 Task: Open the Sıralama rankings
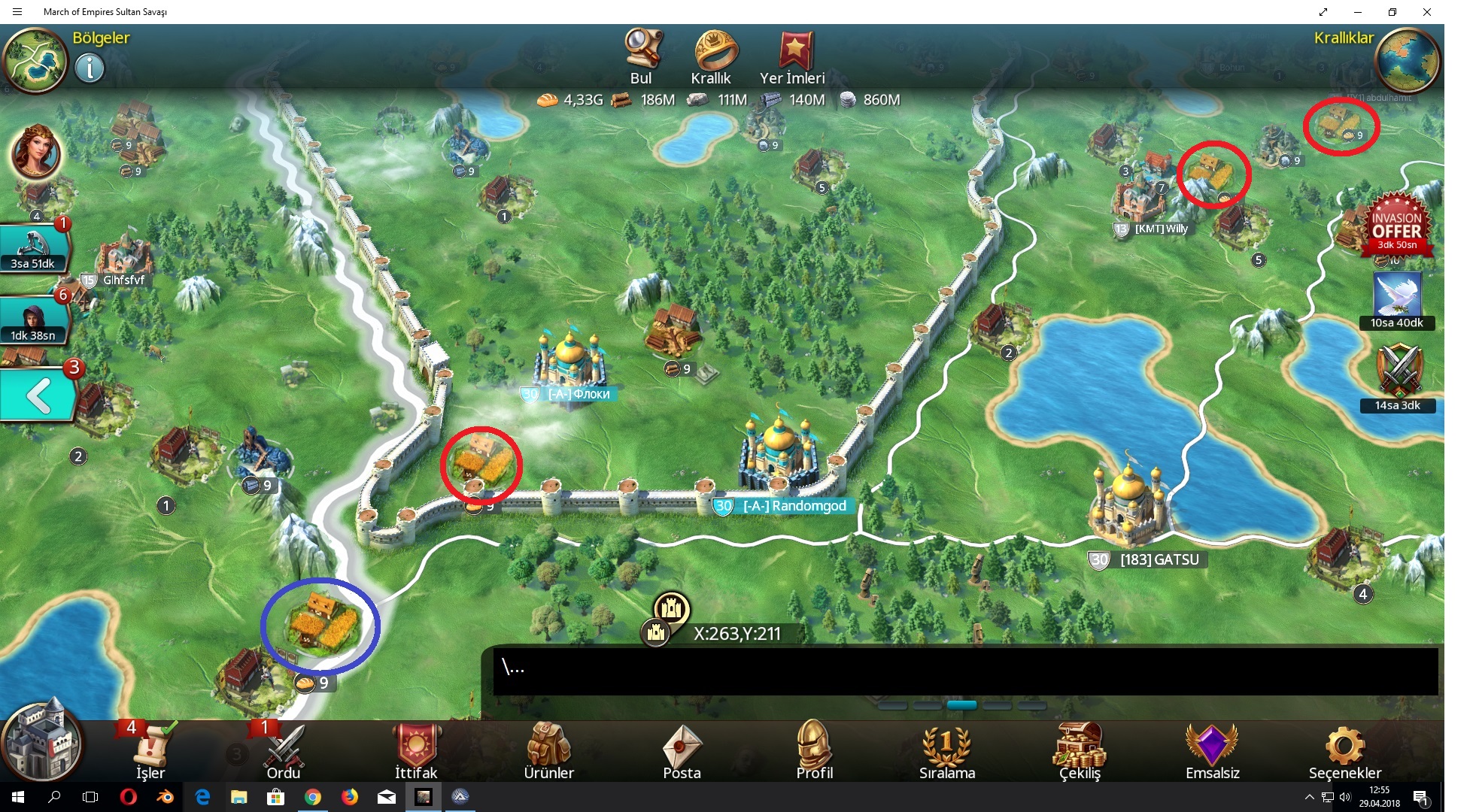(946, 750)
